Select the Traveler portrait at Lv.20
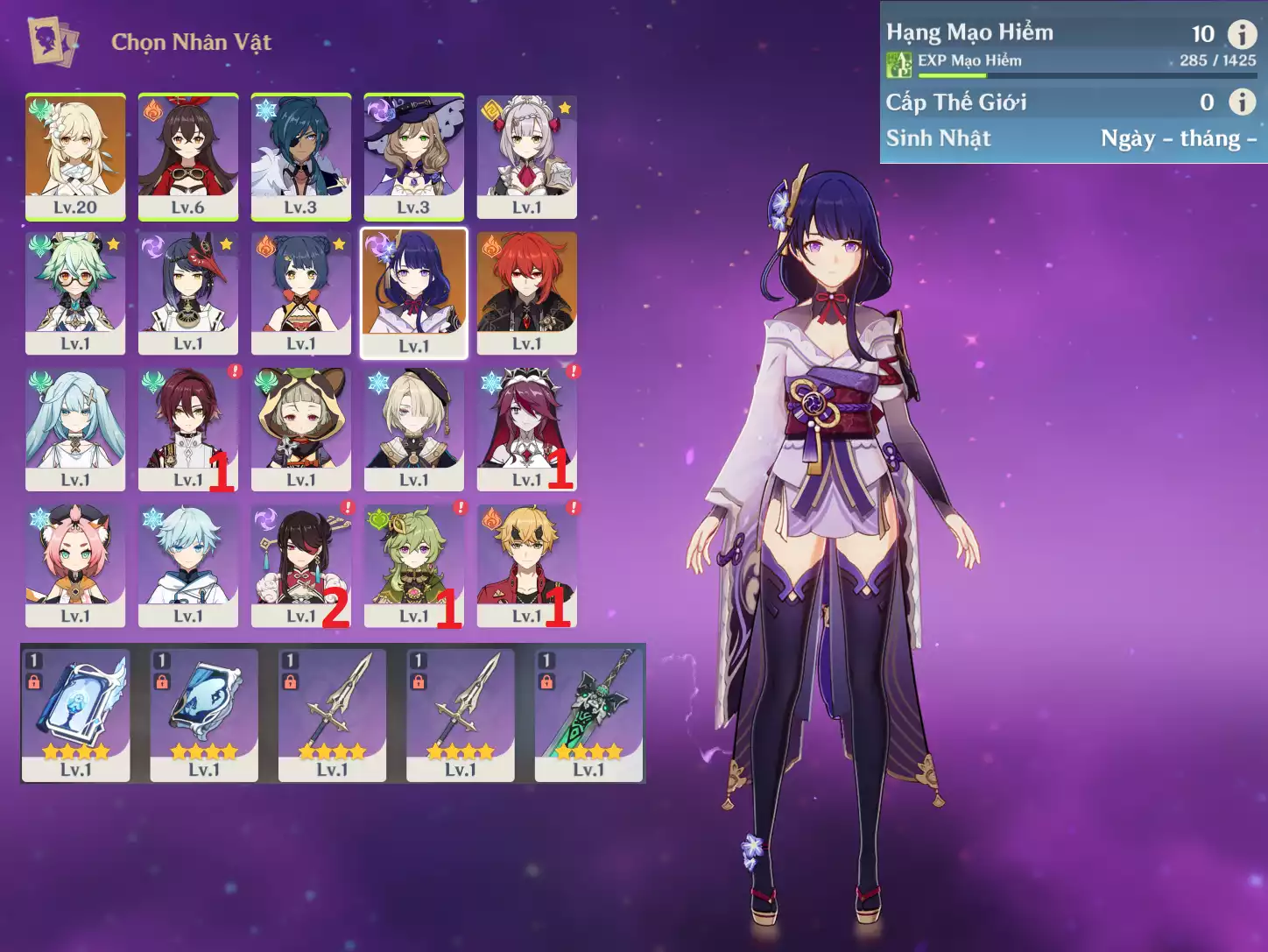This screenshot has height=952, width=1268. 75,156
